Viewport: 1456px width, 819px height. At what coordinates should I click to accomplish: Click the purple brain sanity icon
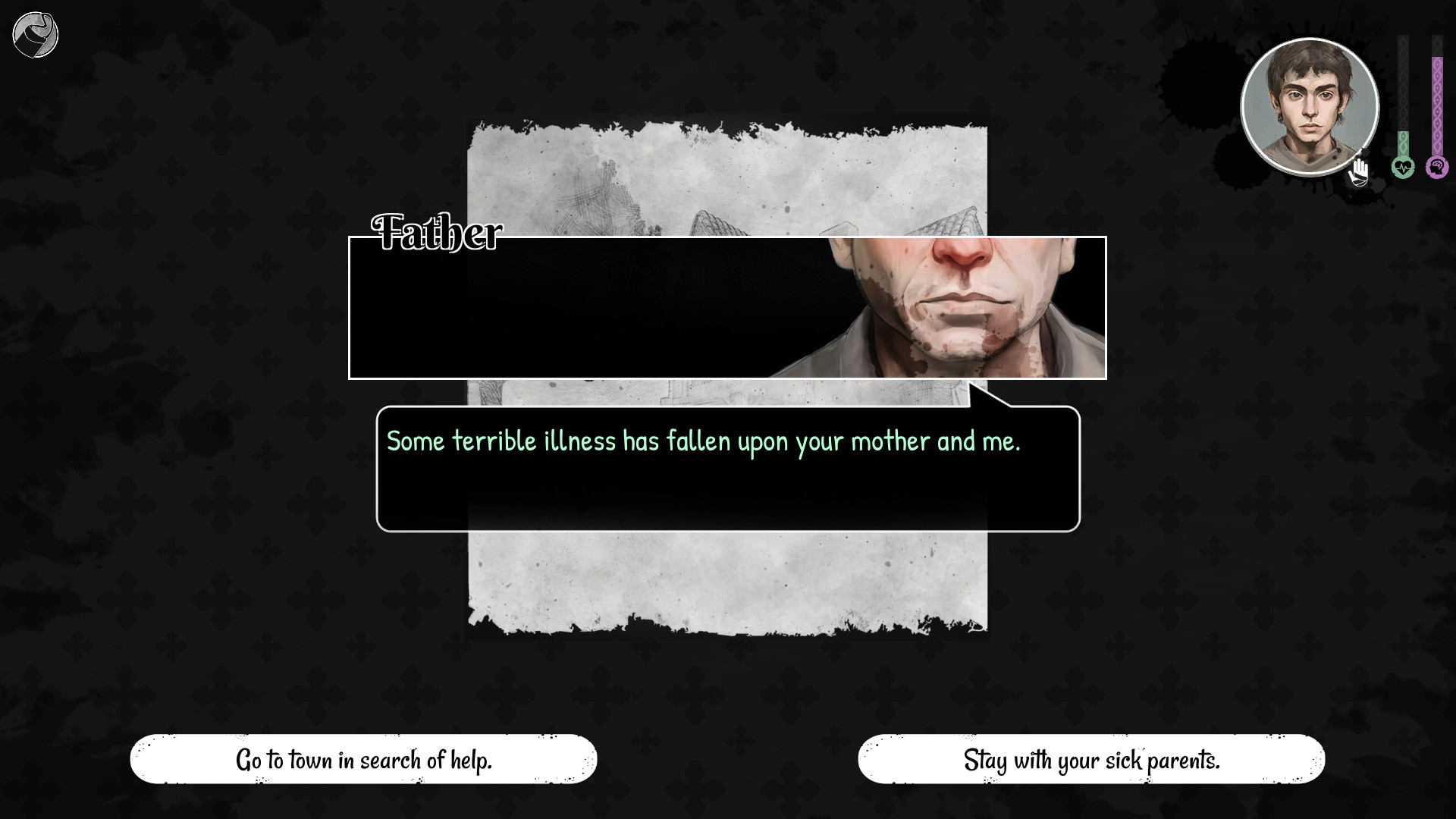(1437, 167)
